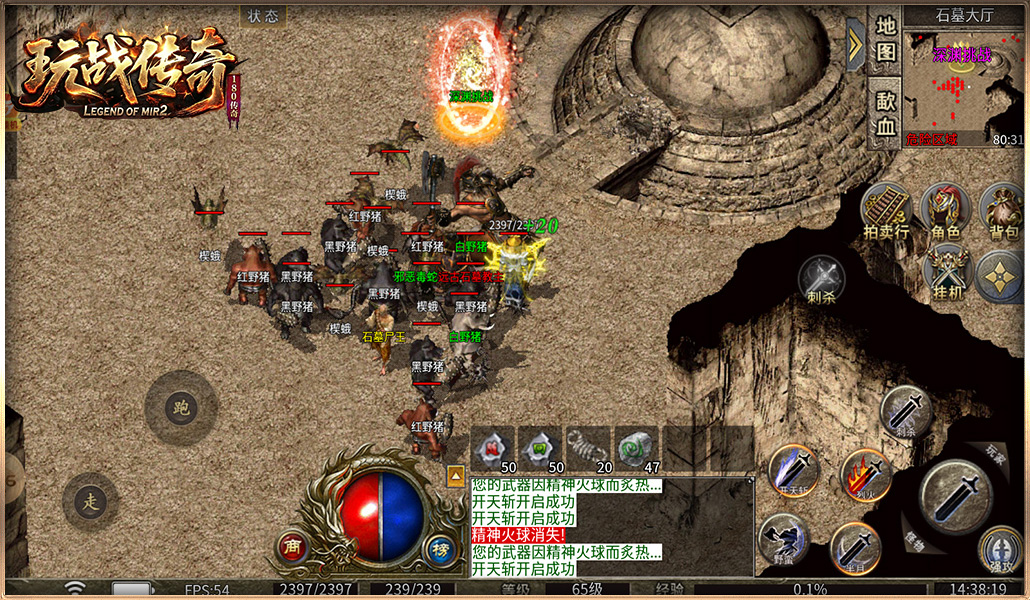Open the 拍卖行 auction house
The image size is (1030, 600).
coord(887,211)
